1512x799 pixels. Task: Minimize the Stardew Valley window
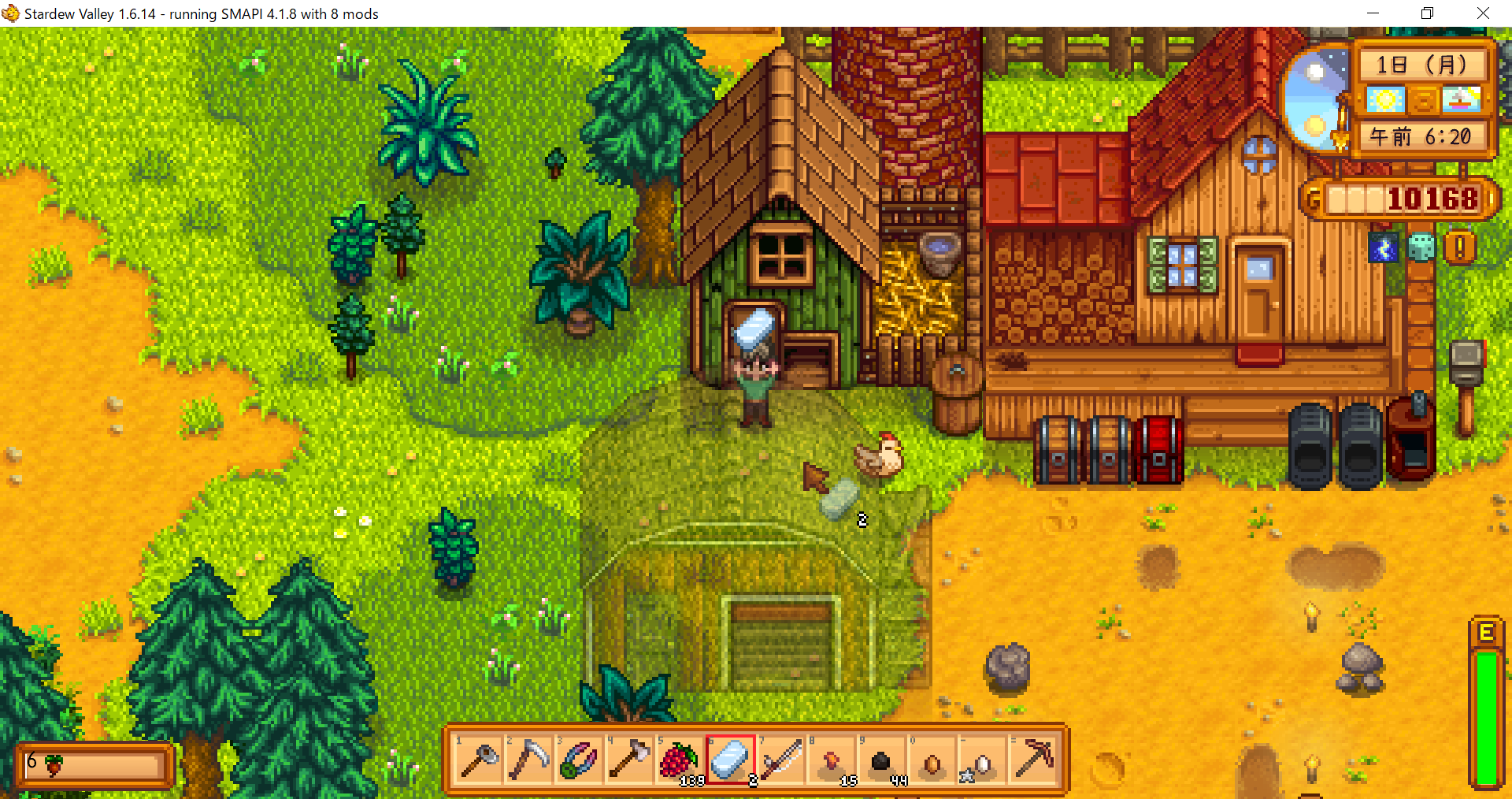pos(1373,13)
